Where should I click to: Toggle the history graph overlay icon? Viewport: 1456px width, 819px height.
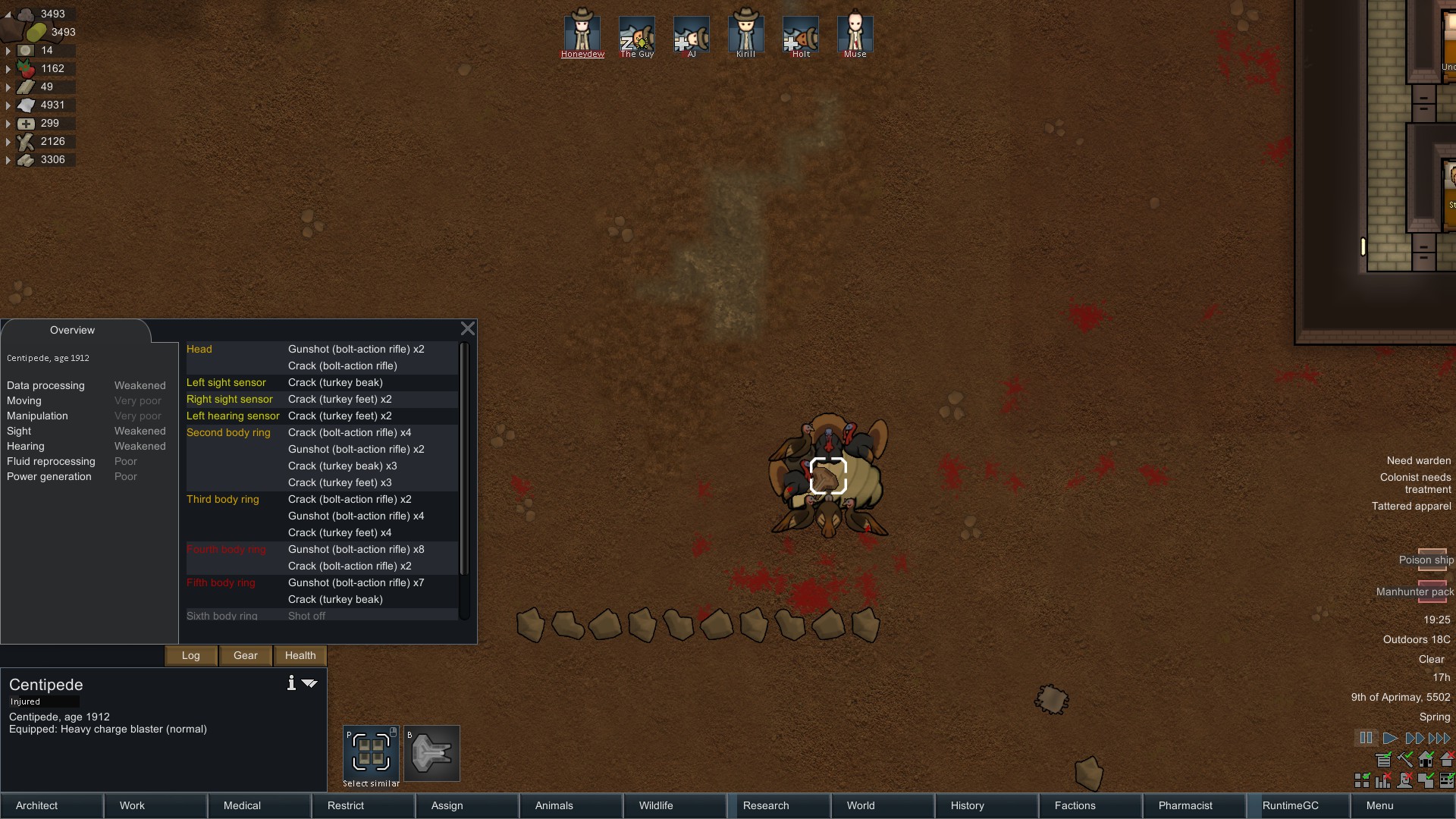[x=1382, y=781]
